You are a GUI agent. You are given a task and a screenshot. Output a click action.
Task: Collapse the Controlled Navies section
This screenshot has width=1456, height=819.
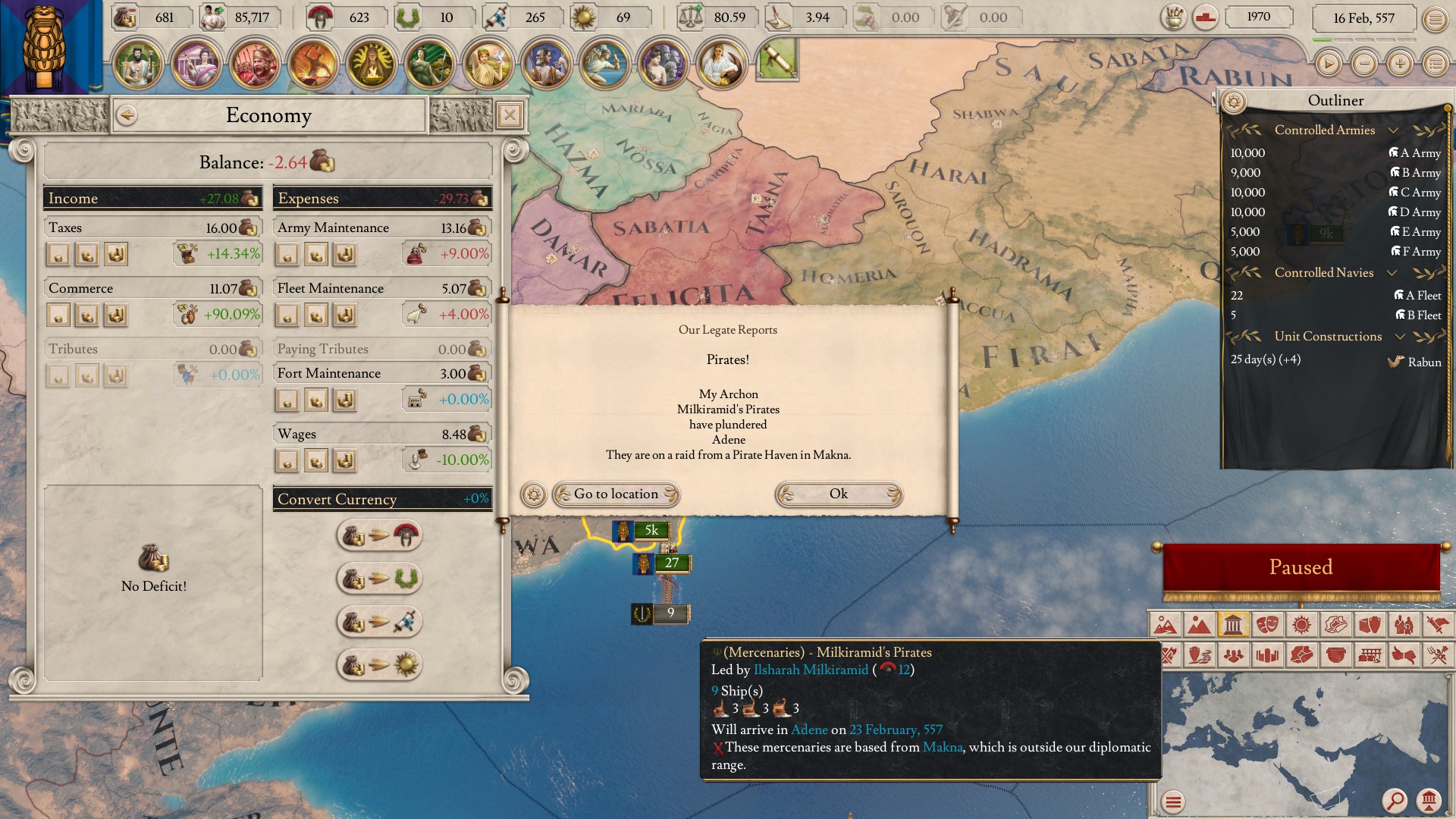click(1392, 272)
